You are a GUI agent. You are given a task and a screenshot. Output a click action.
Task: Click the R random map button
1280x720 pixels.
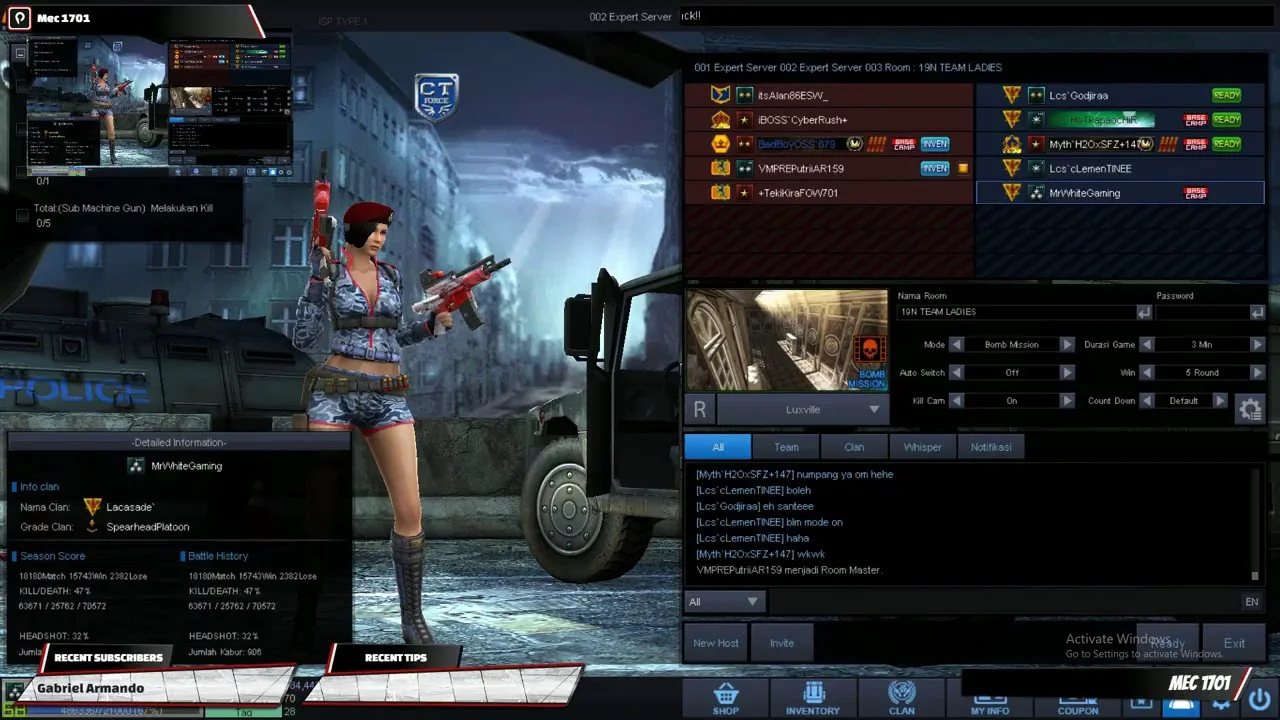(x=699, y=409)
